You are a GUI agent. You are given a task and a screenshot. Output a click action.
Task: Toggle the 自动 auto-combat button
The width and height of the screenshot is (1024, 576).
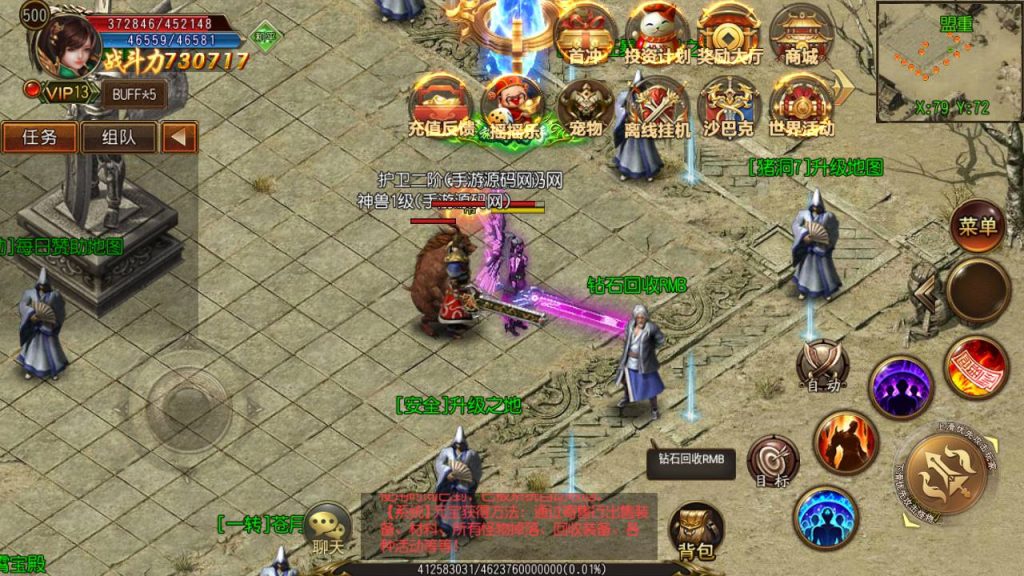click(x=823, y=366)
